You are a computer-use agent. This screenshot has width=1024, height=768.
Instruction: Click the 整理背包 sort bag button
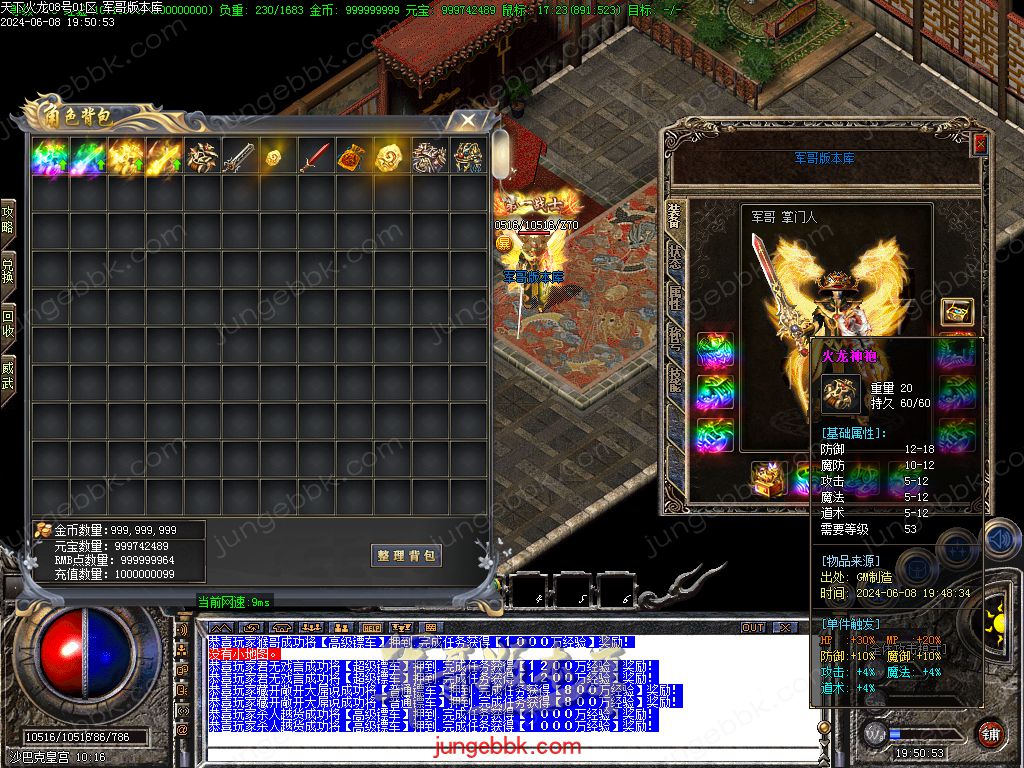[406, 556]
